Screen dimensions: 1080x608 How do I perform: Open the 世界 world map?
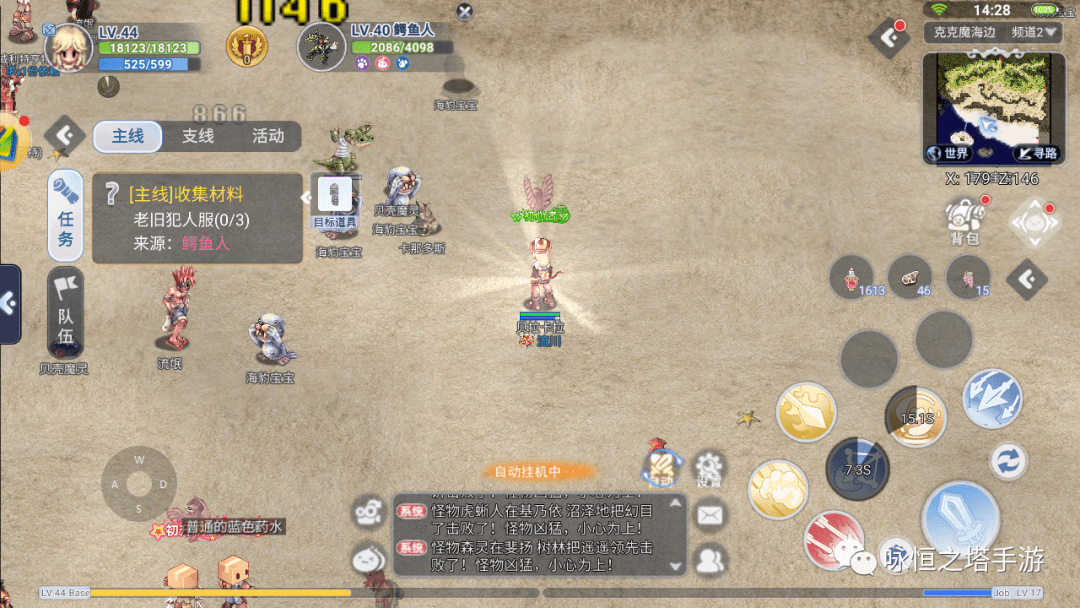[x=948, y=153]
